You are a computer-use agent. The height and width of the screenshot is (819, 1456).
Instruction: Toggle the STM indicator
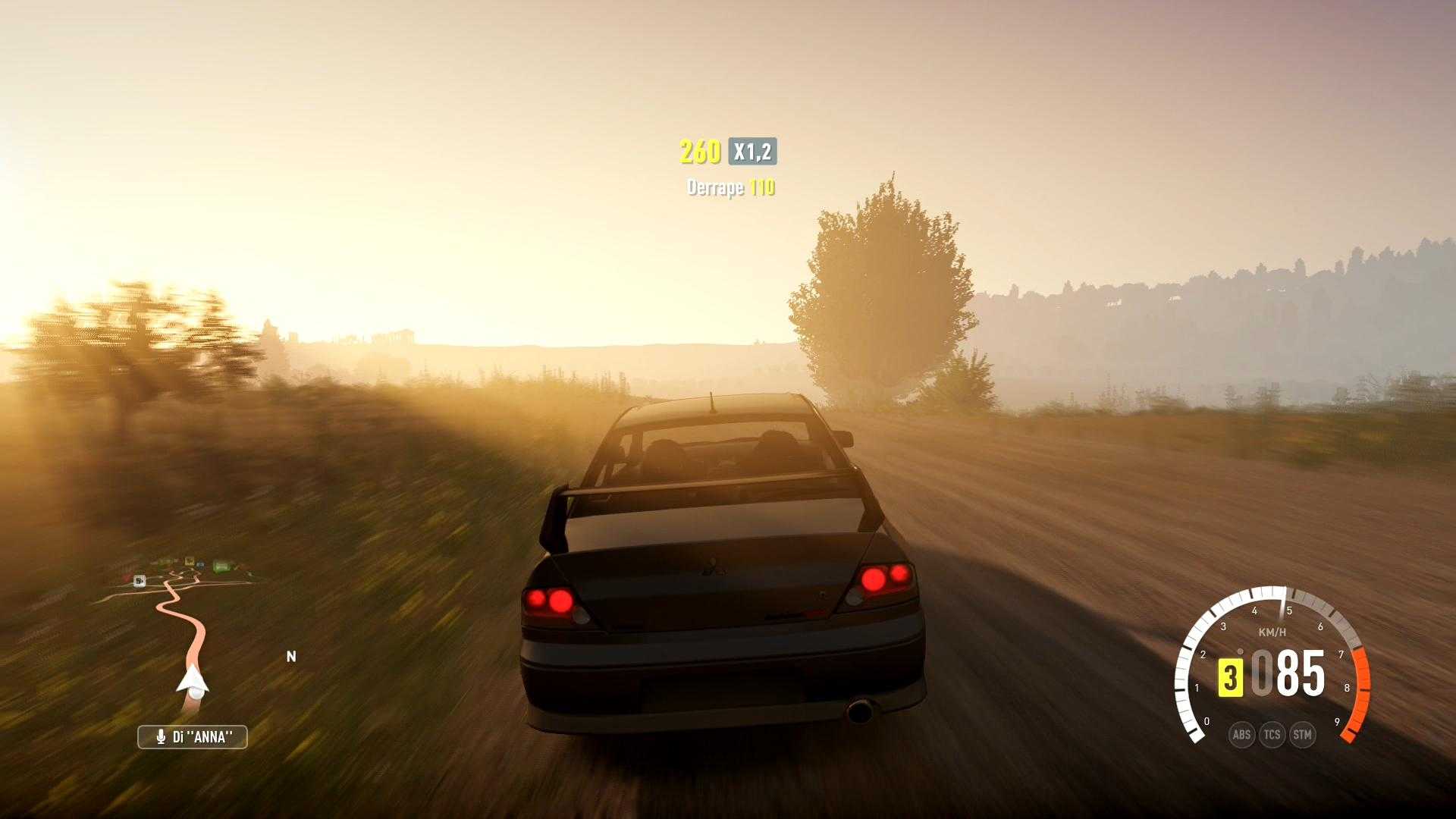coord(1302,734)
